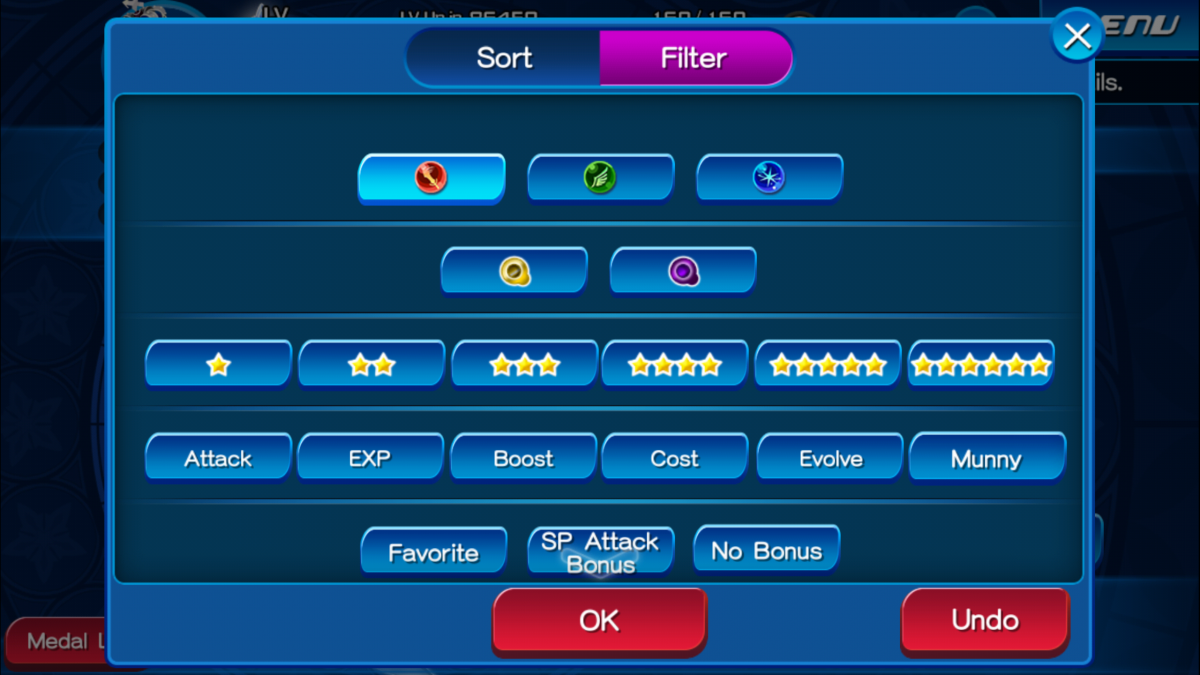
Task: Switch to the Sort tab
Action: pos(504,58)
